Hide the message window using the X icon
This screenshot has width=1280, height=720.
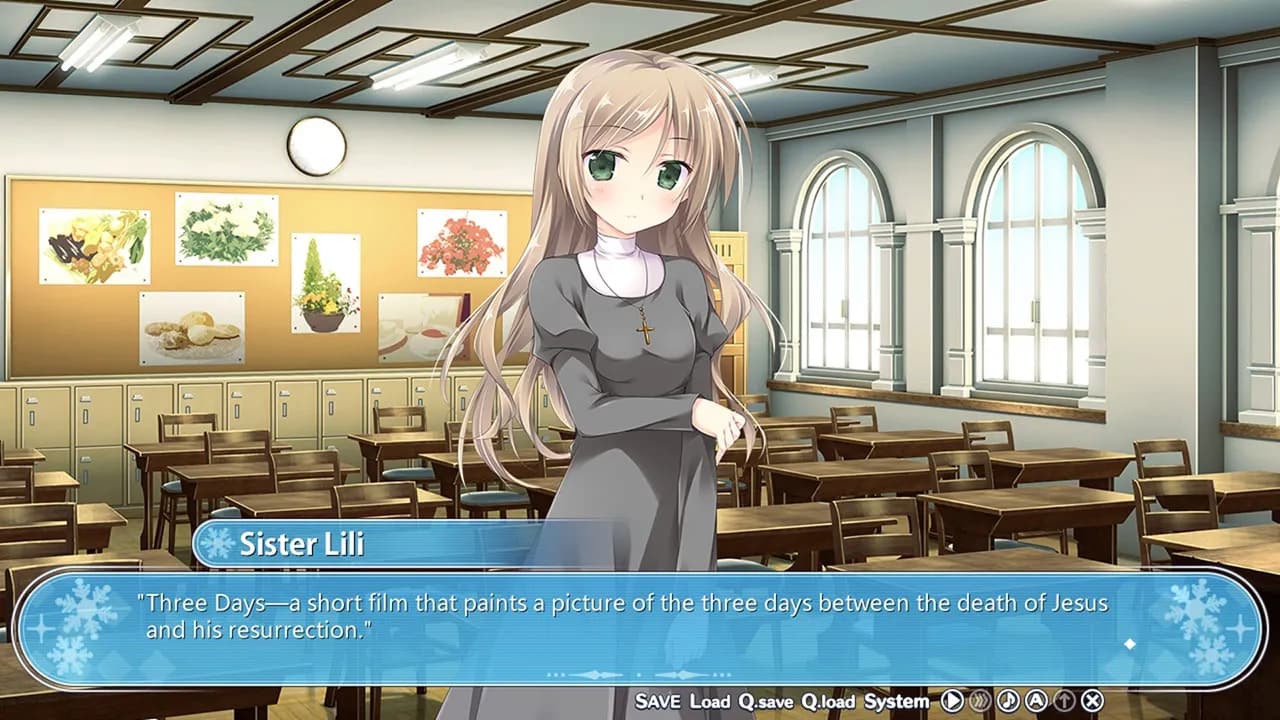[x=1091, y=700]
